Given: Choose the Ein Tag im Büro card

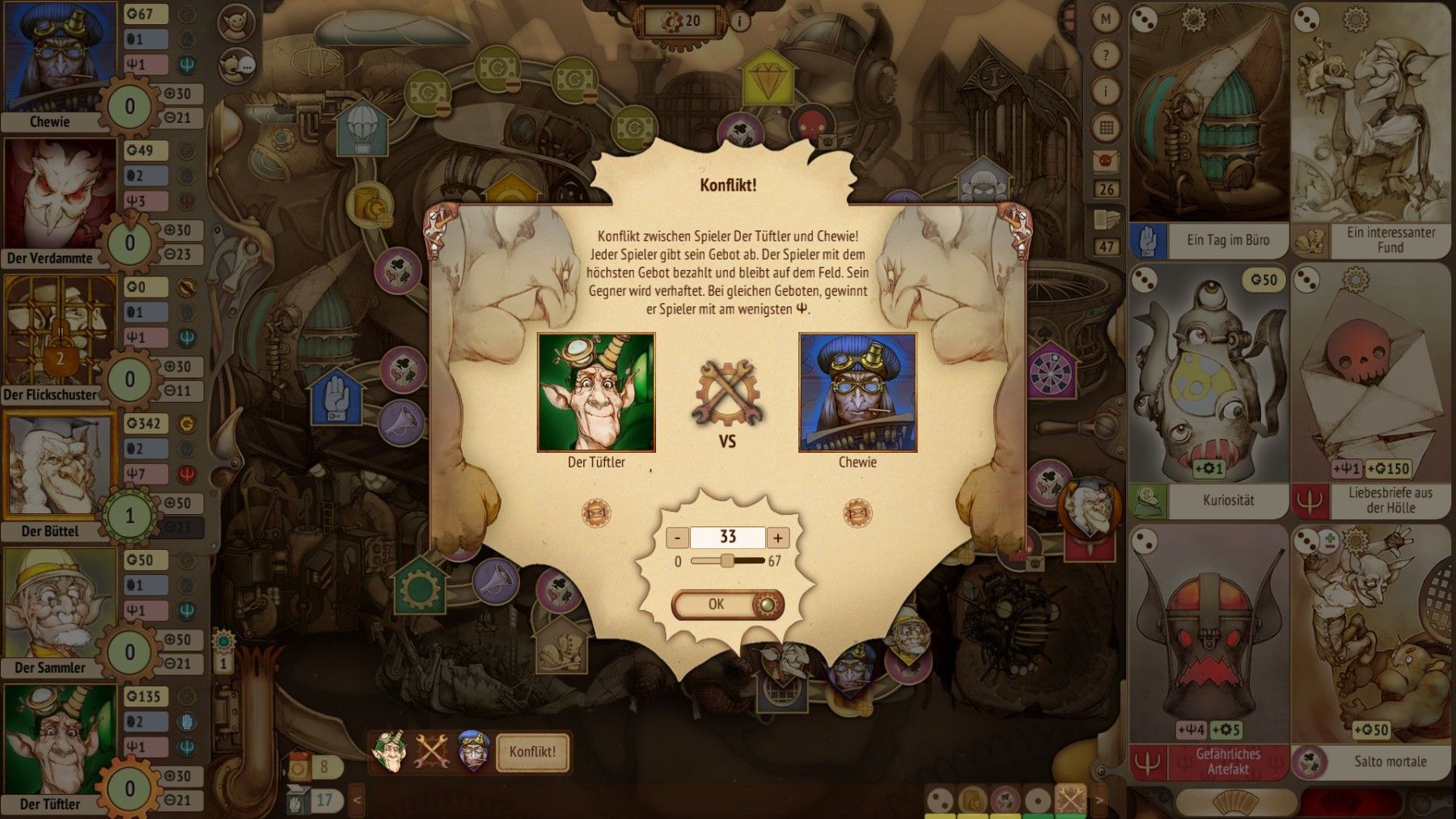Looking at the screenshot, I should pyautogui.click(x=1208, y=129).
